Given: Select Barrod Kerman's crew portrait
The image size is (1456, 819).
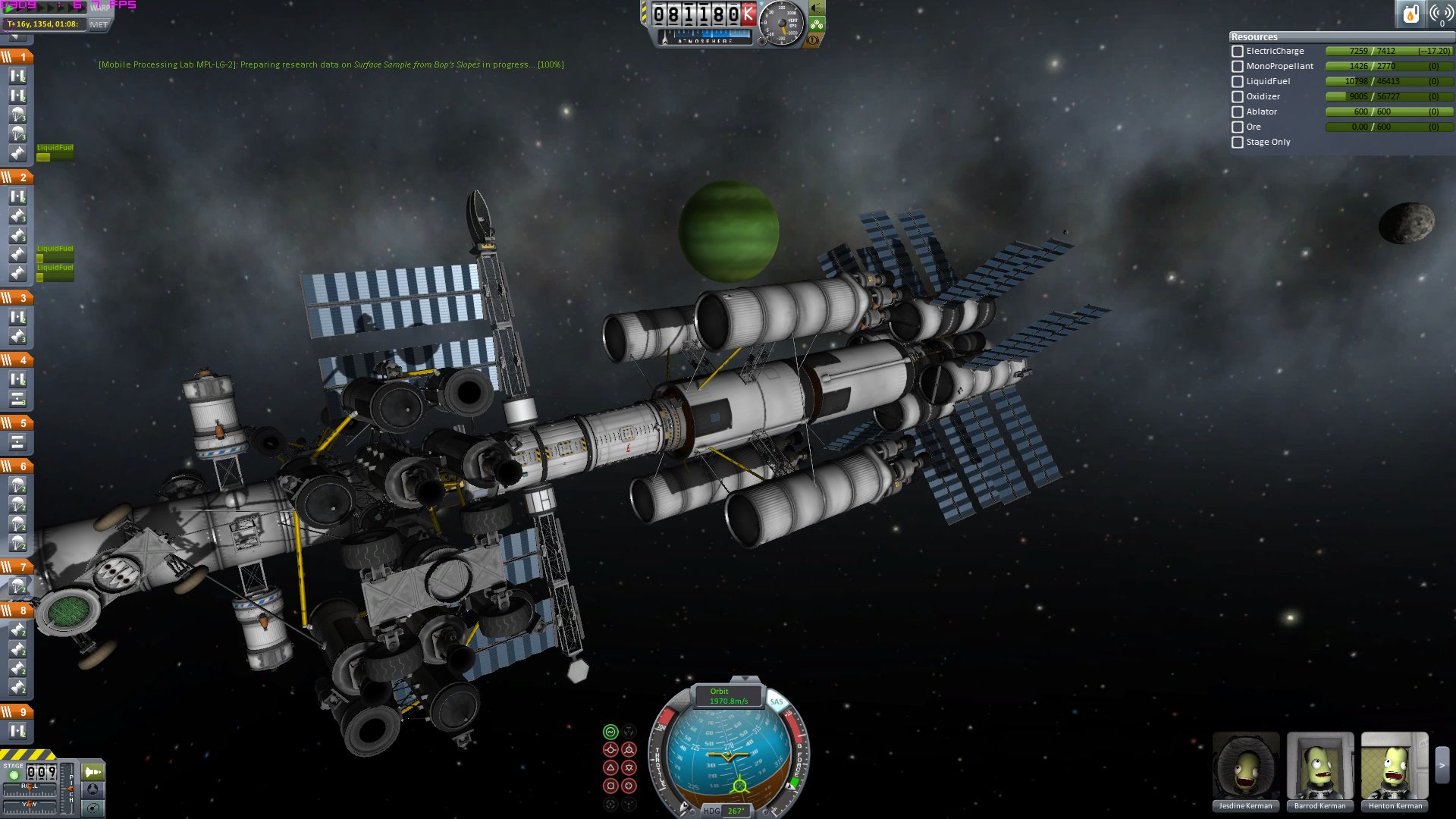Looking at the screenshot, I should 1319,766.
